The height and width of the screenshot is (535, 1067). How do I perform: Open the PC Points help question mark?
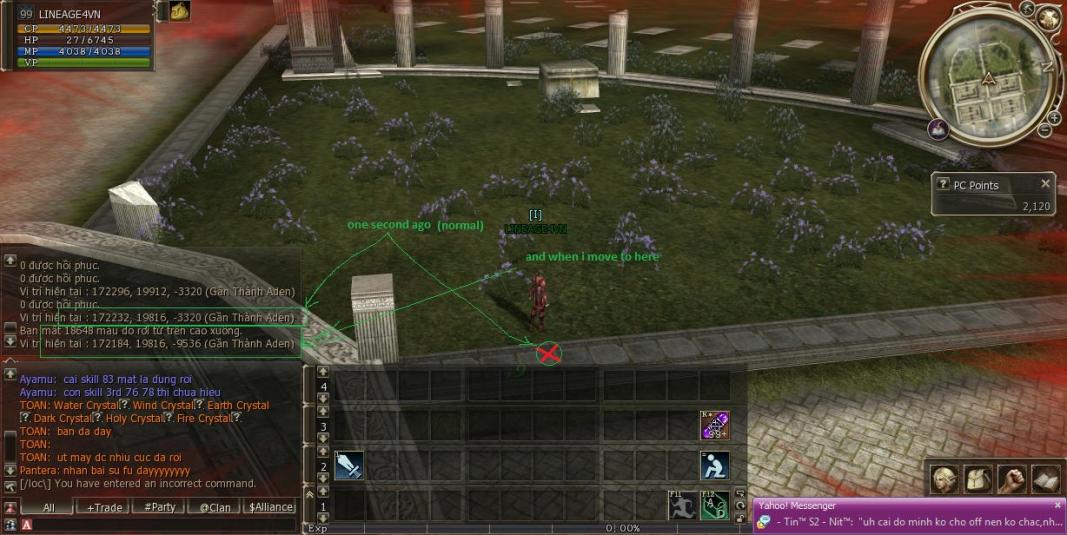coord(941,184)
